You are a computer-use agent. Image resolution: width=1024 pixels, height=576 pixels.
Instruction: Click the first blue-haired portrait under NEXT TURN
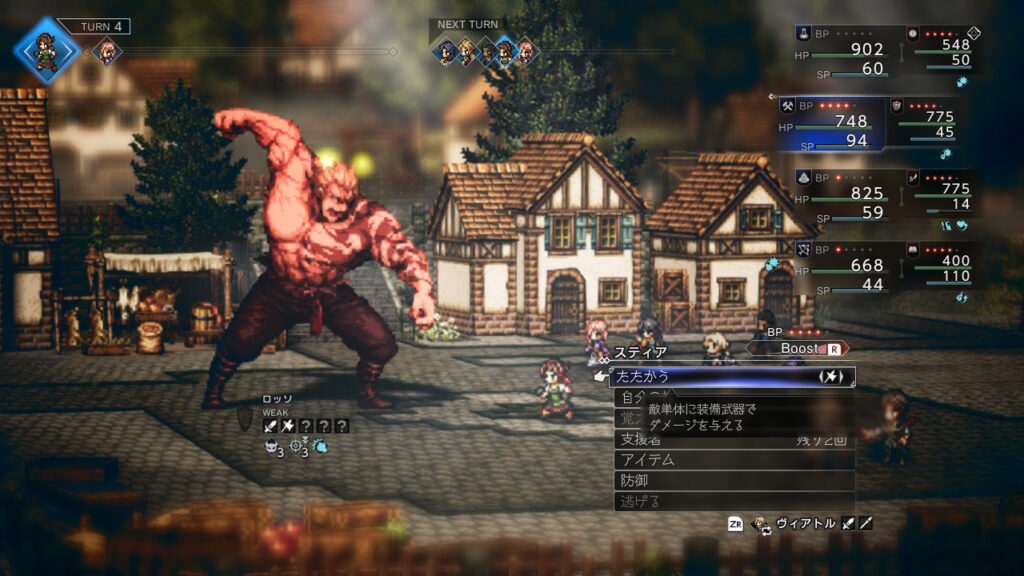446,51
